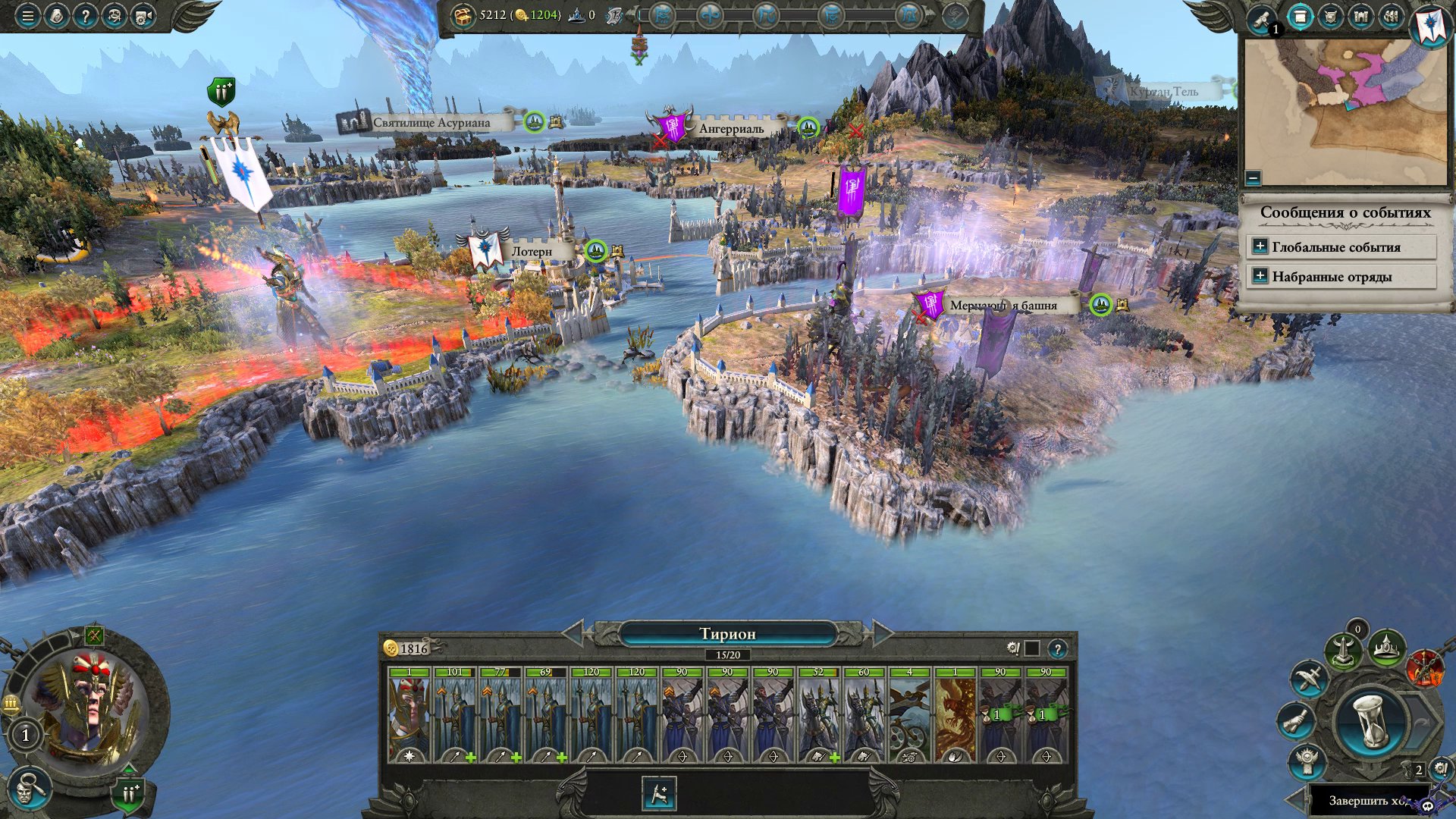1456x819 pixels.
Task: Select the Лотерн settlement label
Action: pyautogui.click(x=531, y=252)
